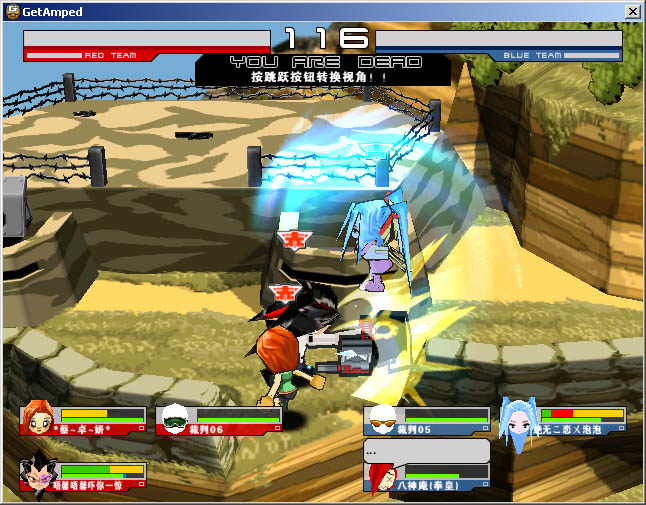Select the blue-haired player portrait
Screen dimensions: 646x505
pyautogui.click(x=518, y=420)
